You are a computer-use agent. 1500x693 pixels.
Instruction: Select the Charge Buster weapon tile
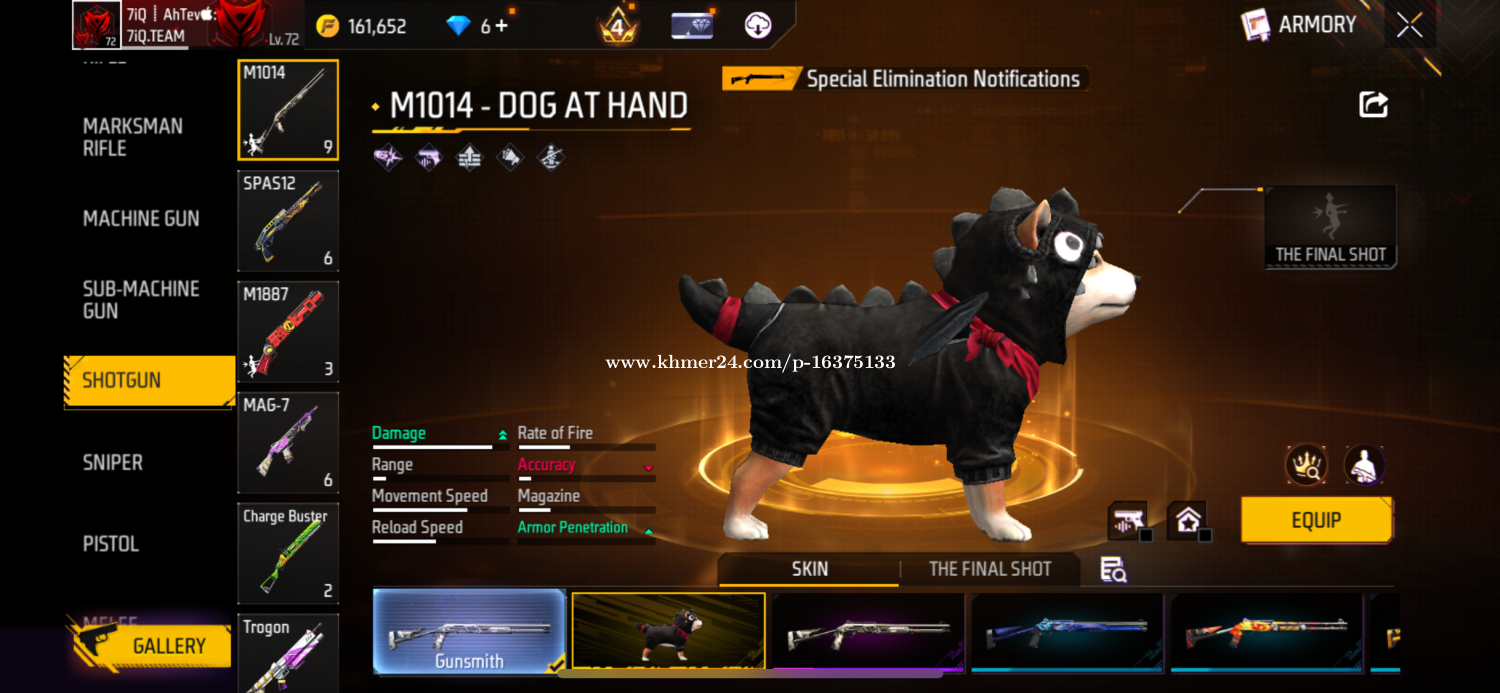[x=288, y=554]
